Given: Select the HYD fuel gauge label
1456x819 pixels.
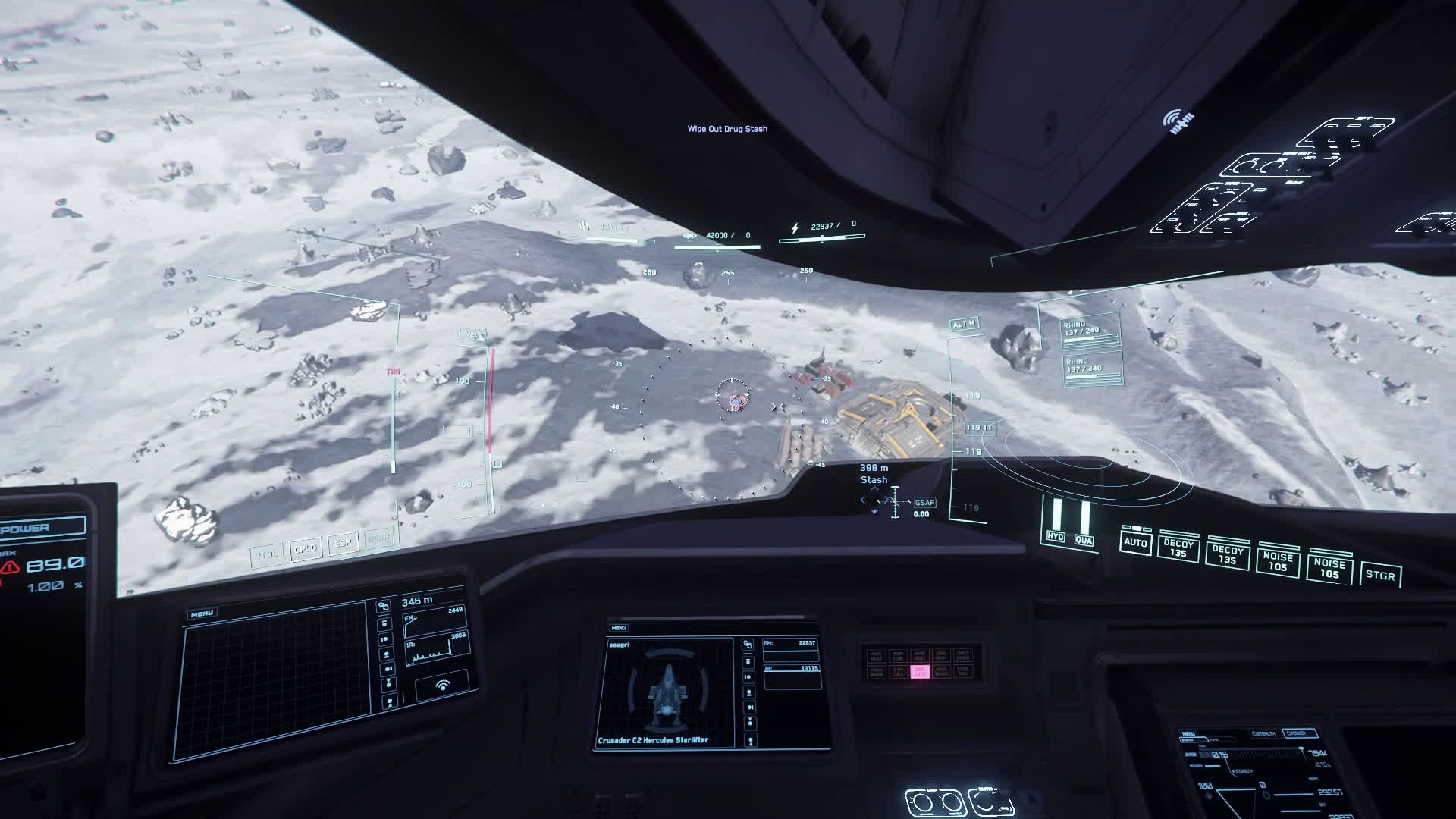Looking at the screenshot, I should tap(1055, 536).
